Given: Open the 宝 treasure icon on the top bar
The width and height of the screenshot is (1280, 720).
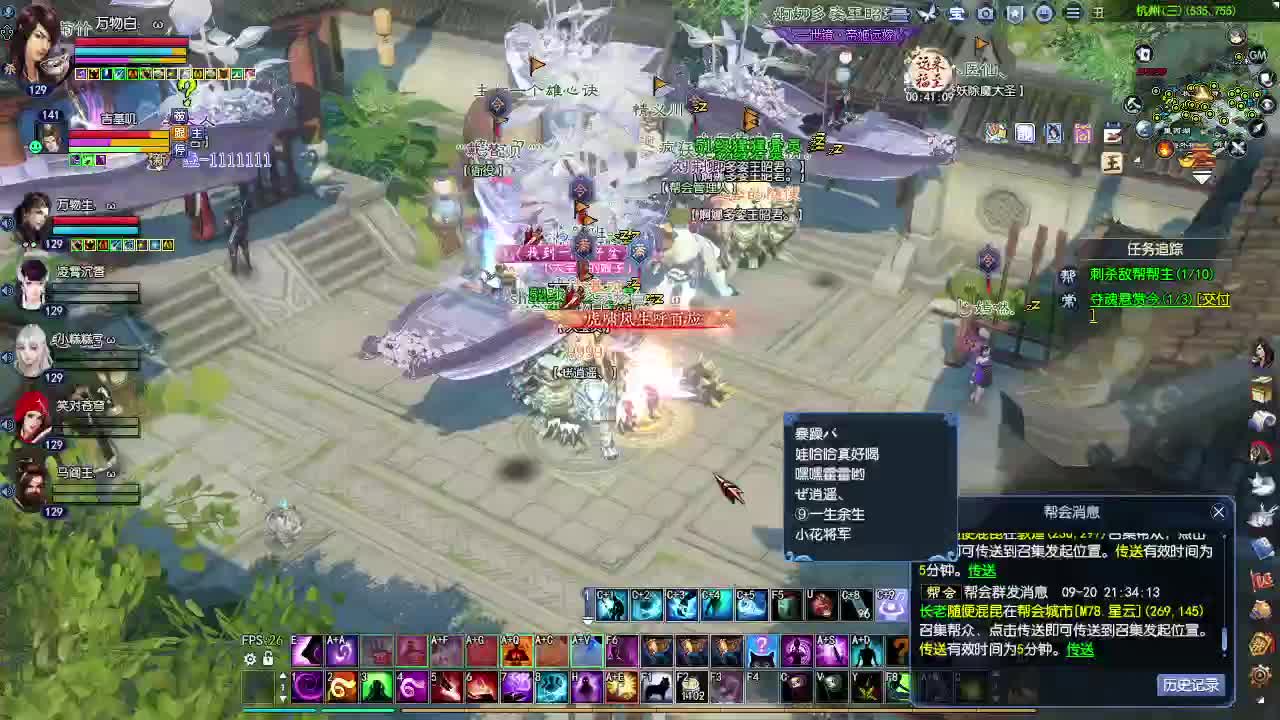Looking at the screenshot, I should (x=955, y=13).
